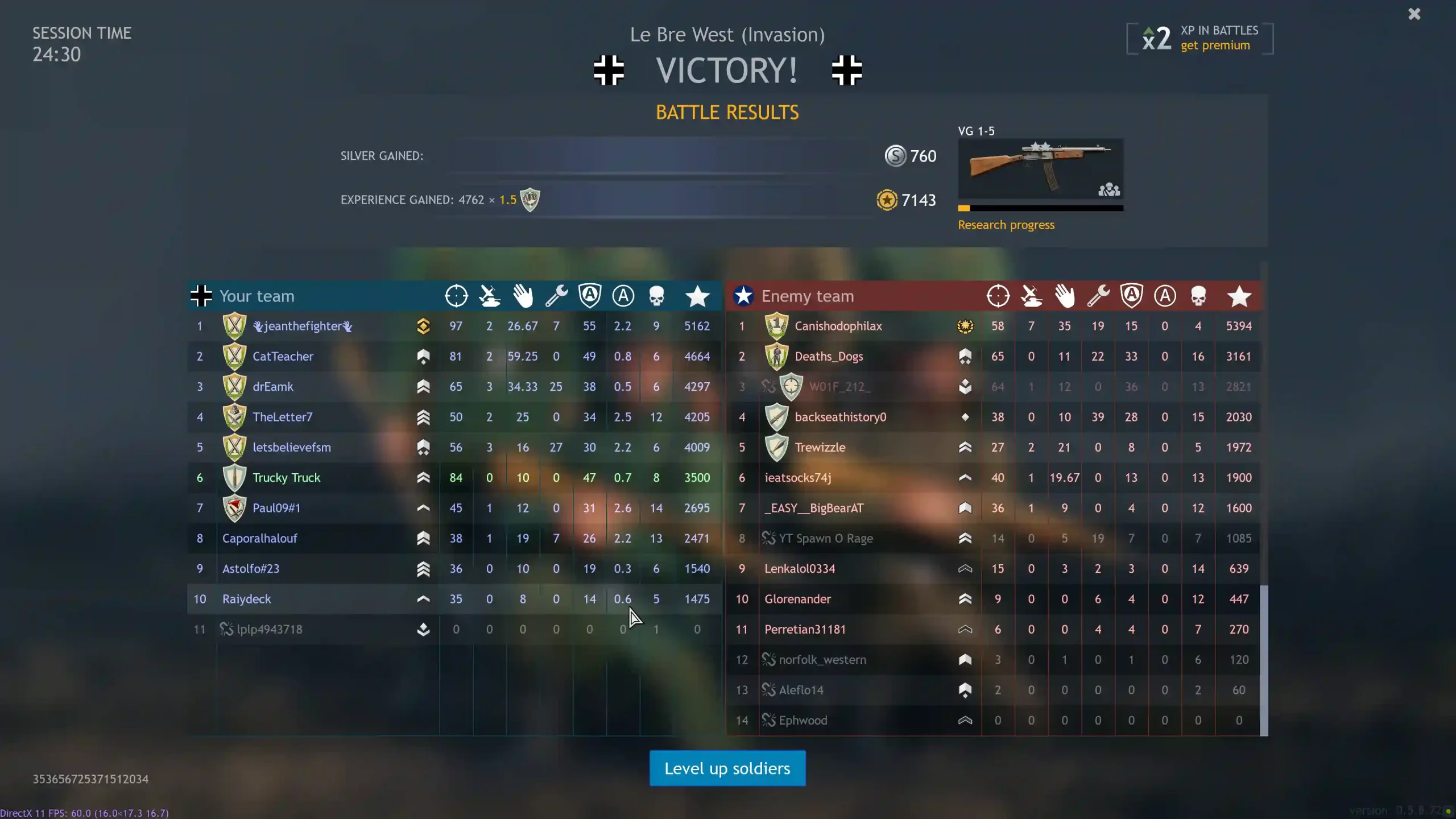
Task: Select the Research progress label
Action: click(1006, 225)
